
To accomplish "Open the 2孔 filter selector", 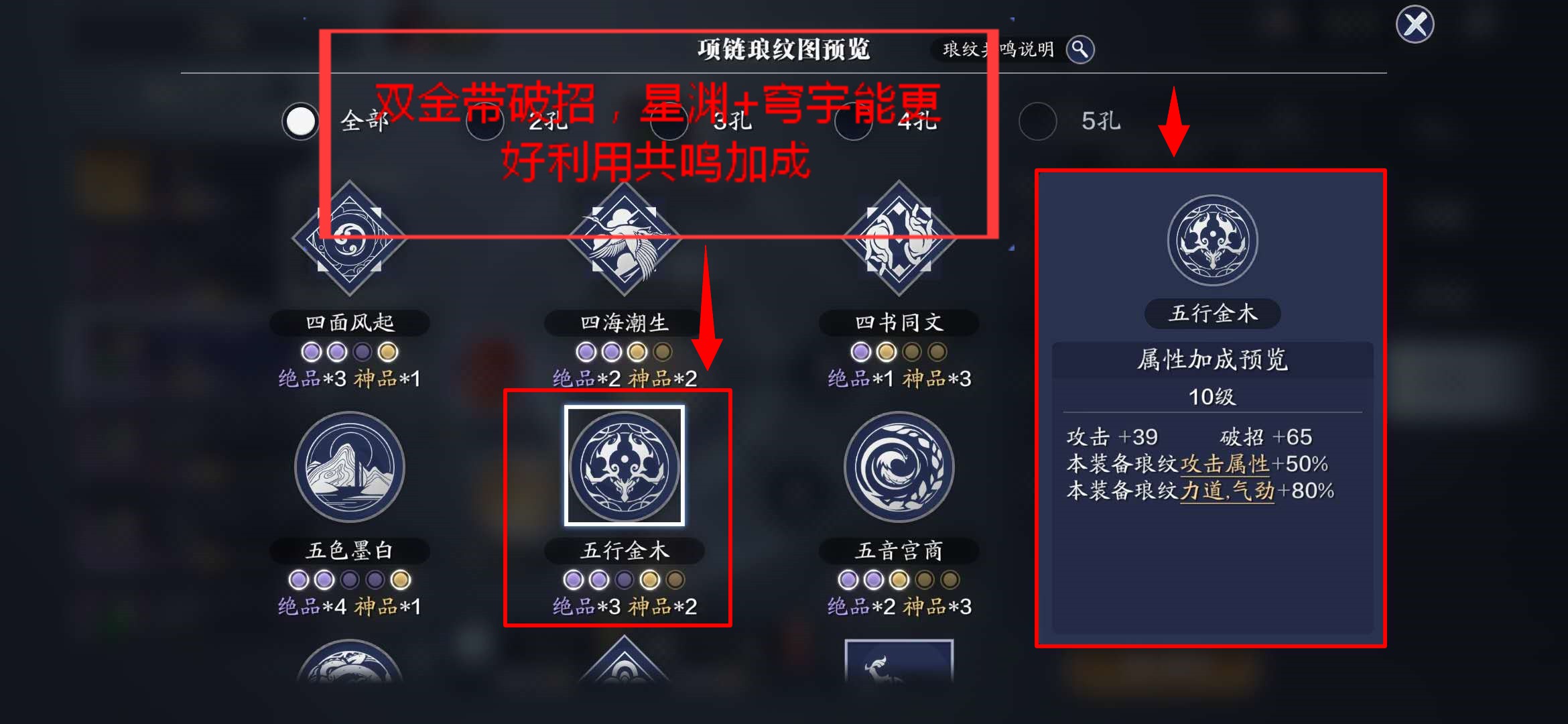I will [484, 123].
